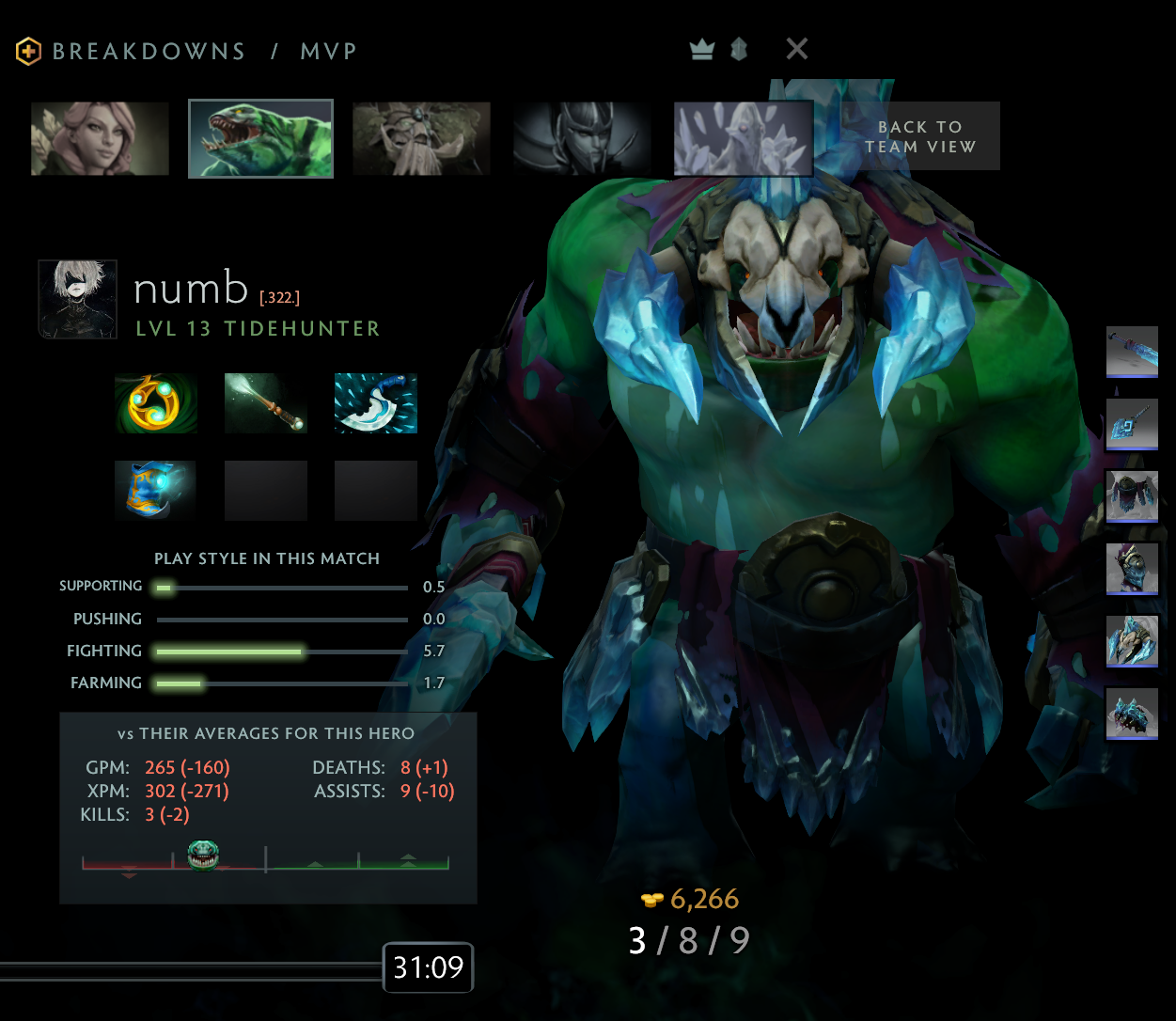Click the Arcane Boots item
Image resolution: width=1176 pixels, height=1021 pixels.
(x=156, y=490)
